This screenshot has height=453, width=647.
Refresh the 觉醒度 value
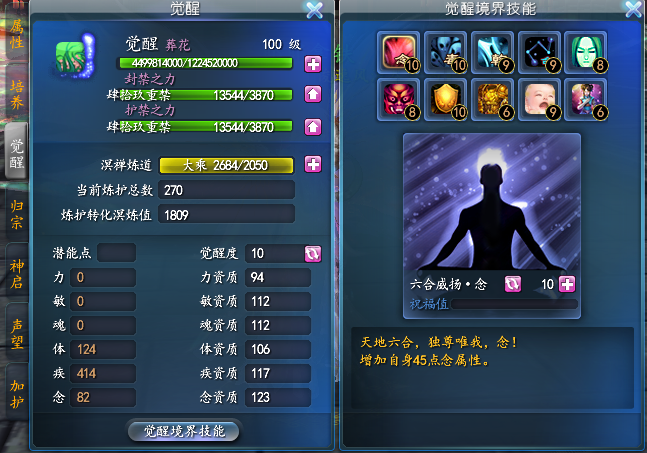pos(313,253)
